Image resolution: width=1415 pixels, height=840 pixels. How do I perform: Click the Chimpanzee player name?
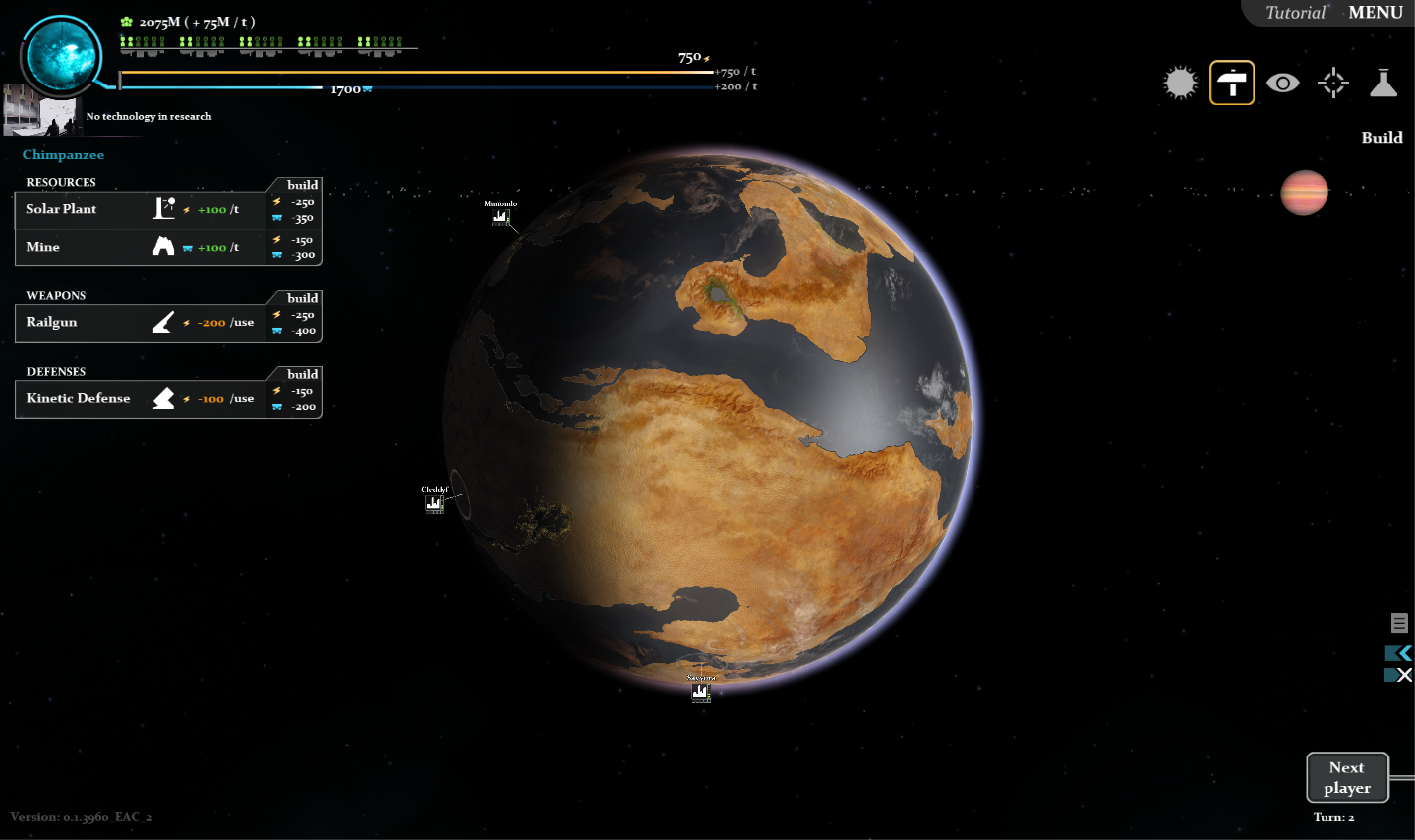pos(63,154)
